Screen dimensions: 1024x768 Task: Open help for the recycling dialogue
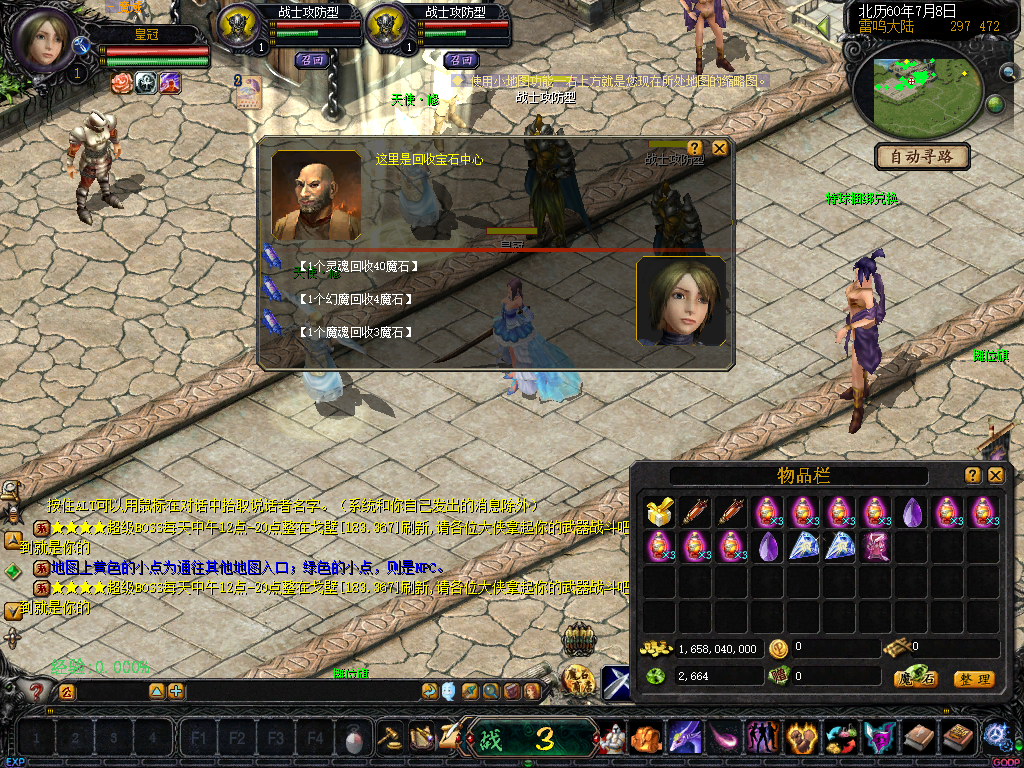[x=695, y=148]
